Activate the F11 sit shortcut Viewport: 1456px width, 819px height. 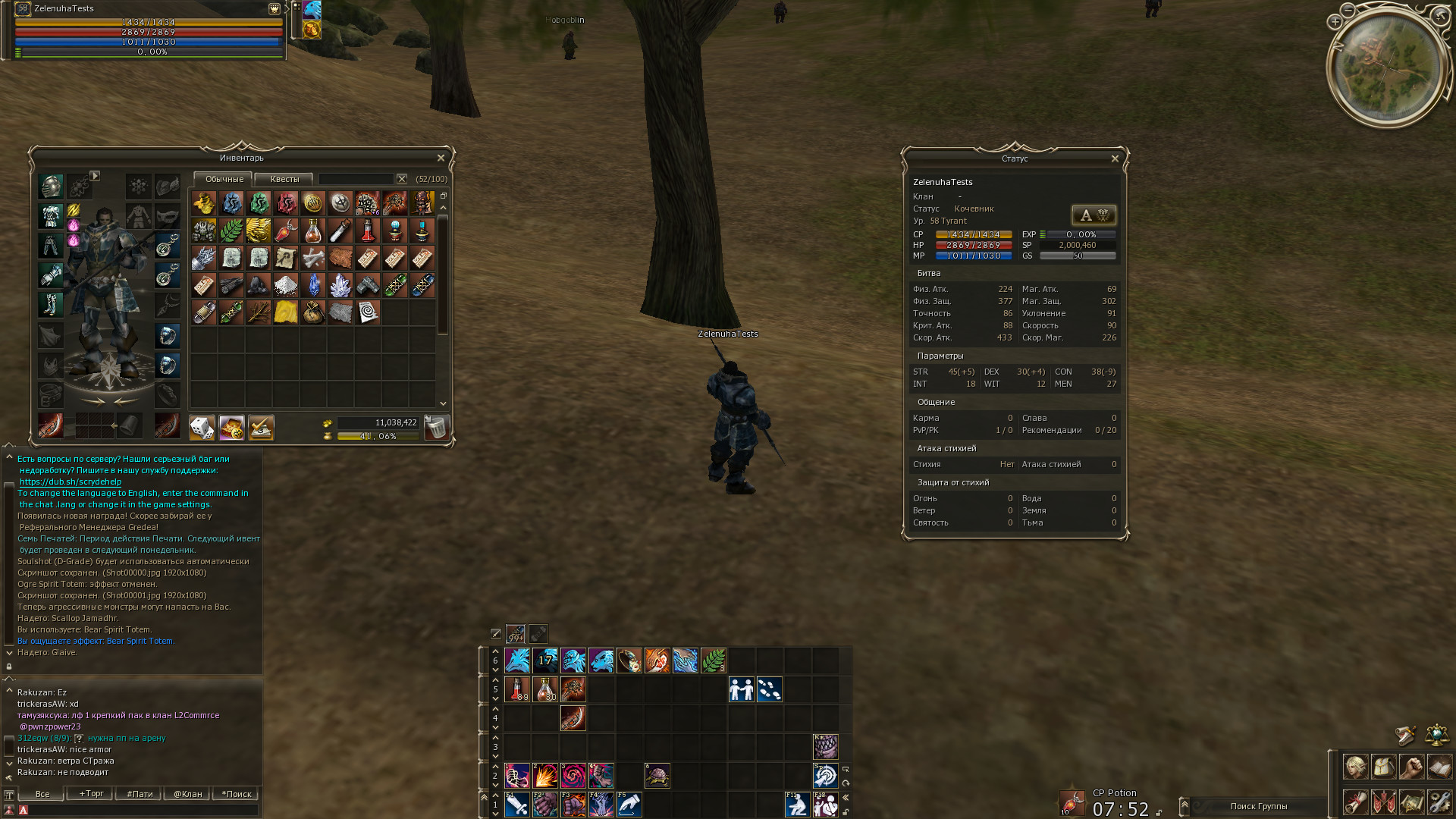tap(797, 804)
